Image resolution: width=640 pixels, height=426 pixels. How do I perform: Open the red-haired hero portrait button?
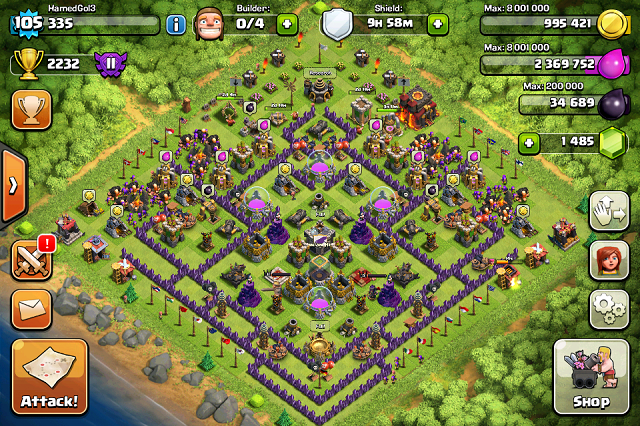coord(608,260)
